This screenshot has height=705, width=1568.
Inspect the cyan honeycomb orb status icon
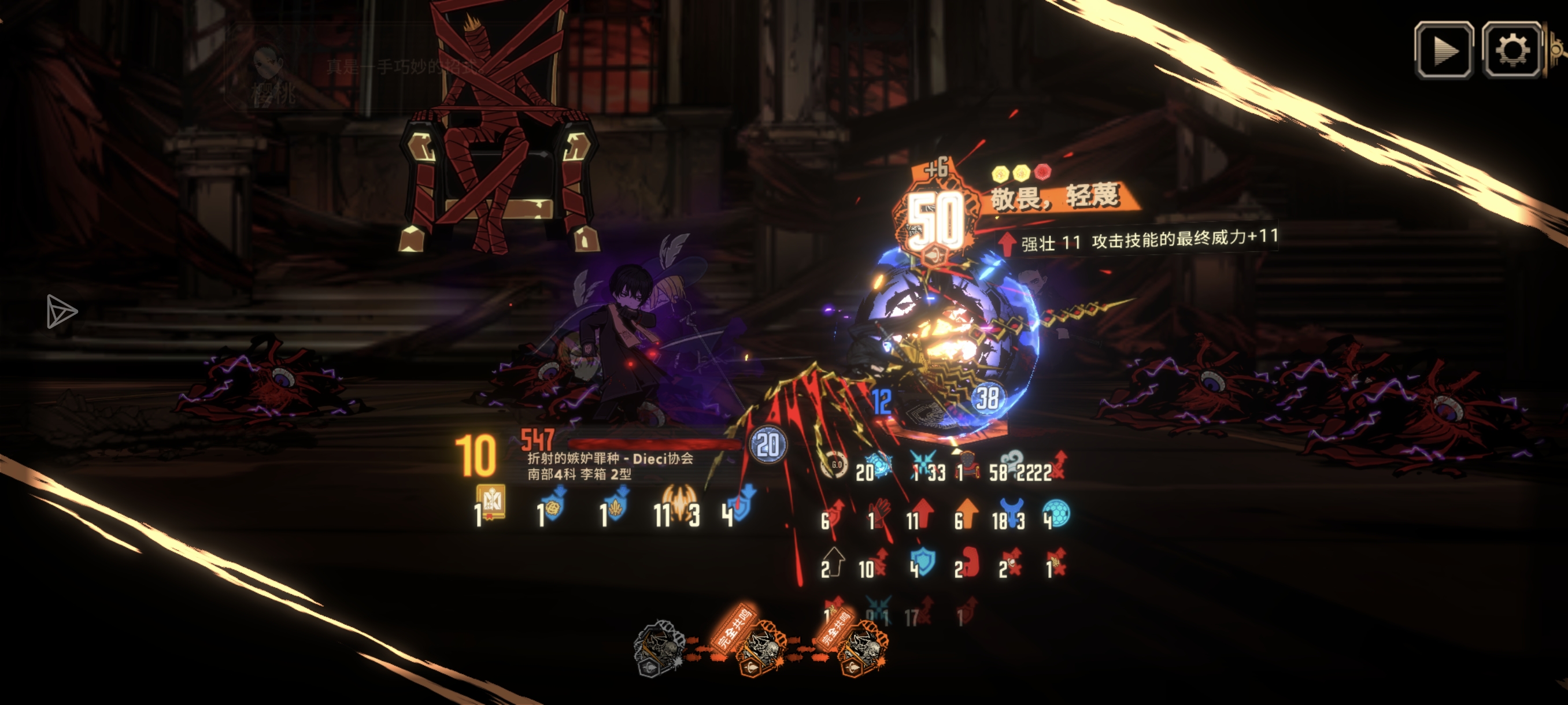pyautogui.click(x=1057, y=513)
